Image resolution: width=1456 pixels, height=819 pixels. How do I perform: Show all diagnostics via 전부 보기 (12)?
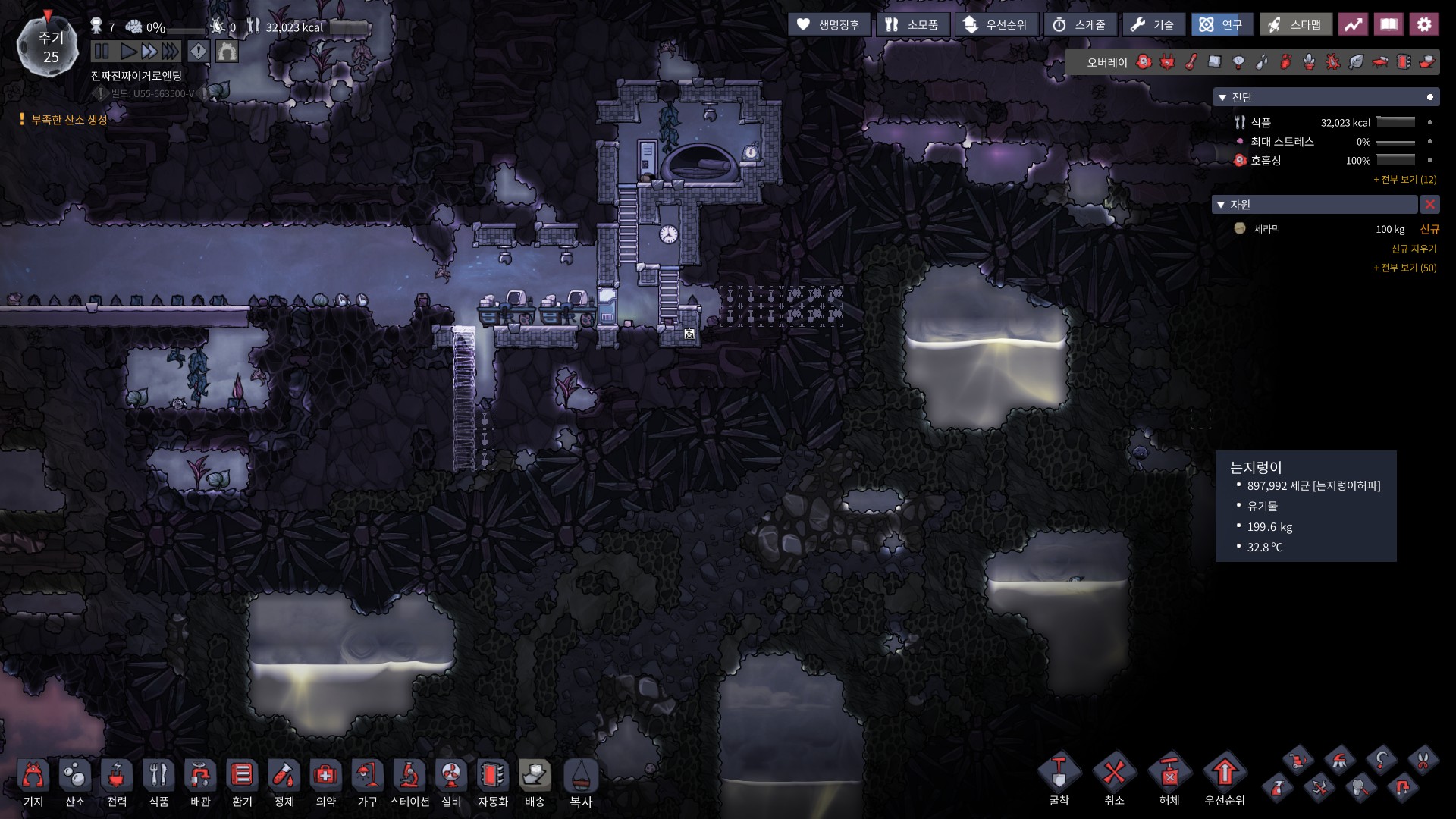pyautogui.click(x=1404, y=180)
